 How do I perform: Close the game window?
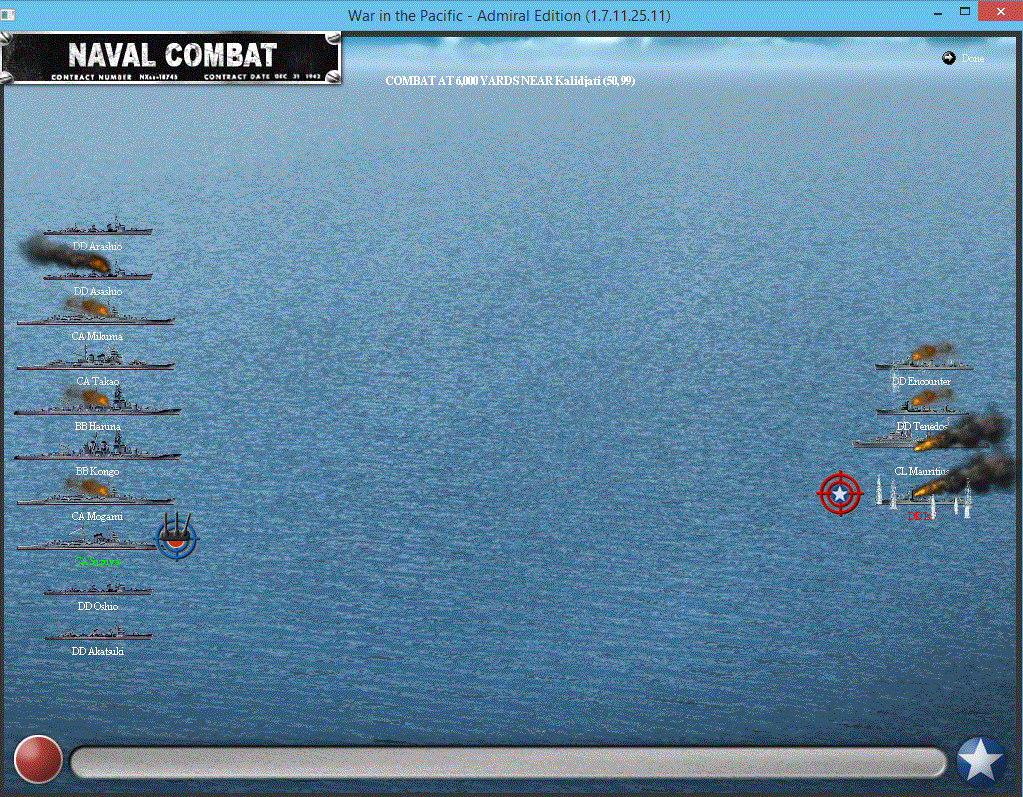[1000, 12]
